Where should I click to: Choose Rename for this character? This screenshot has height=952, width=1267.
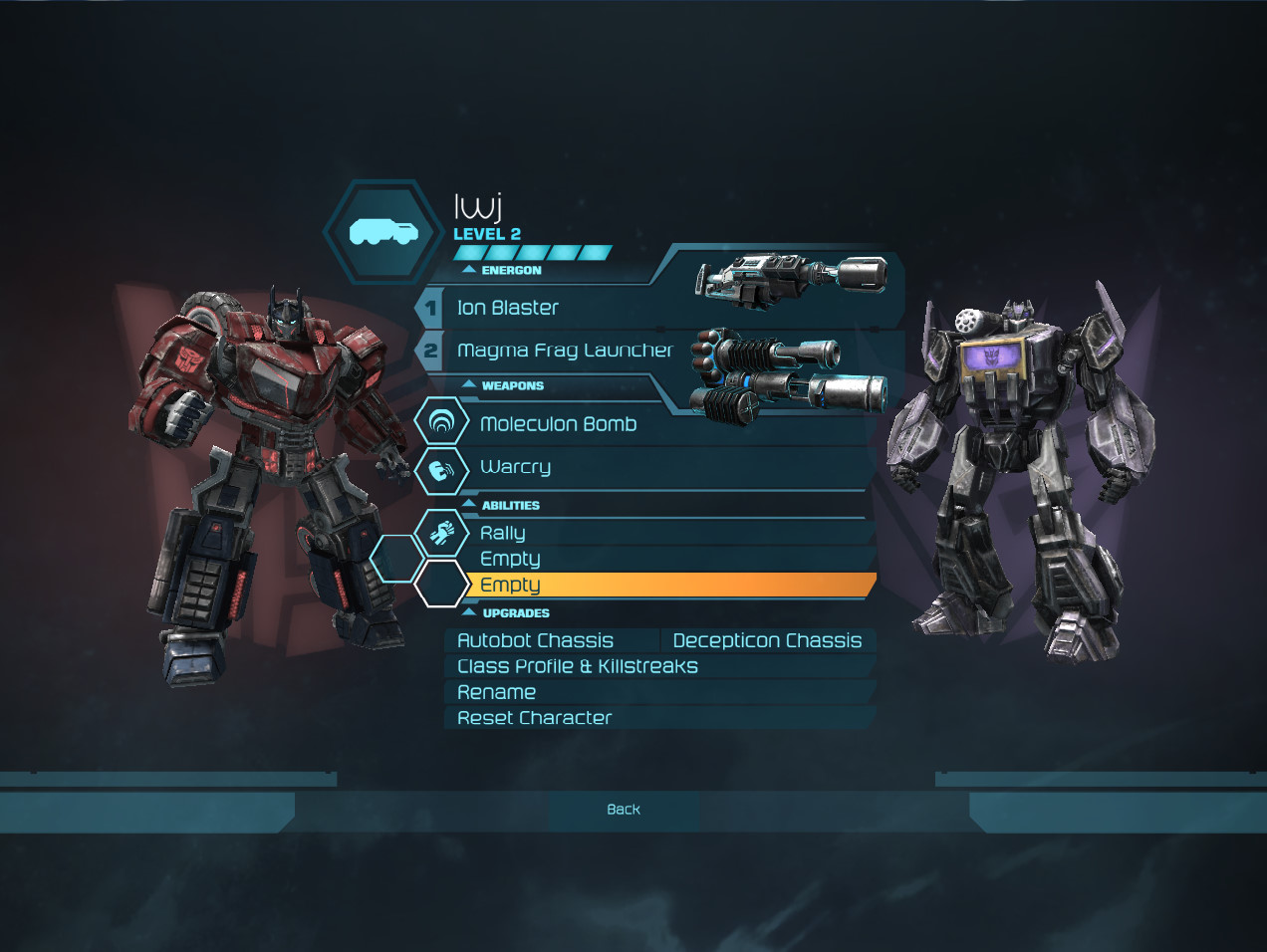[x=496, y=693]
